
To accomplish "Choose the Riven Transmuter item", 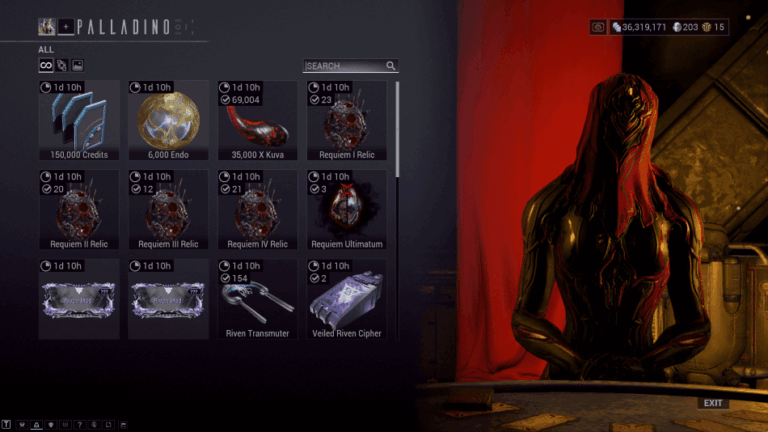I will [257, 299].
